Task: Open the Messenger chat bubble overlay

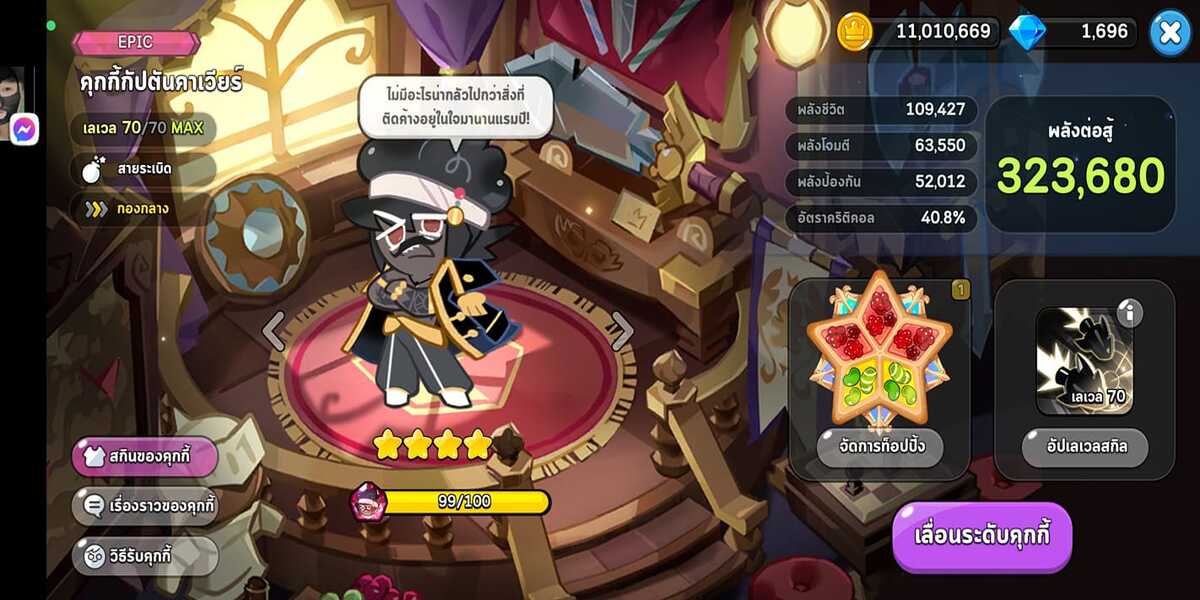Action: pos(24,129)
